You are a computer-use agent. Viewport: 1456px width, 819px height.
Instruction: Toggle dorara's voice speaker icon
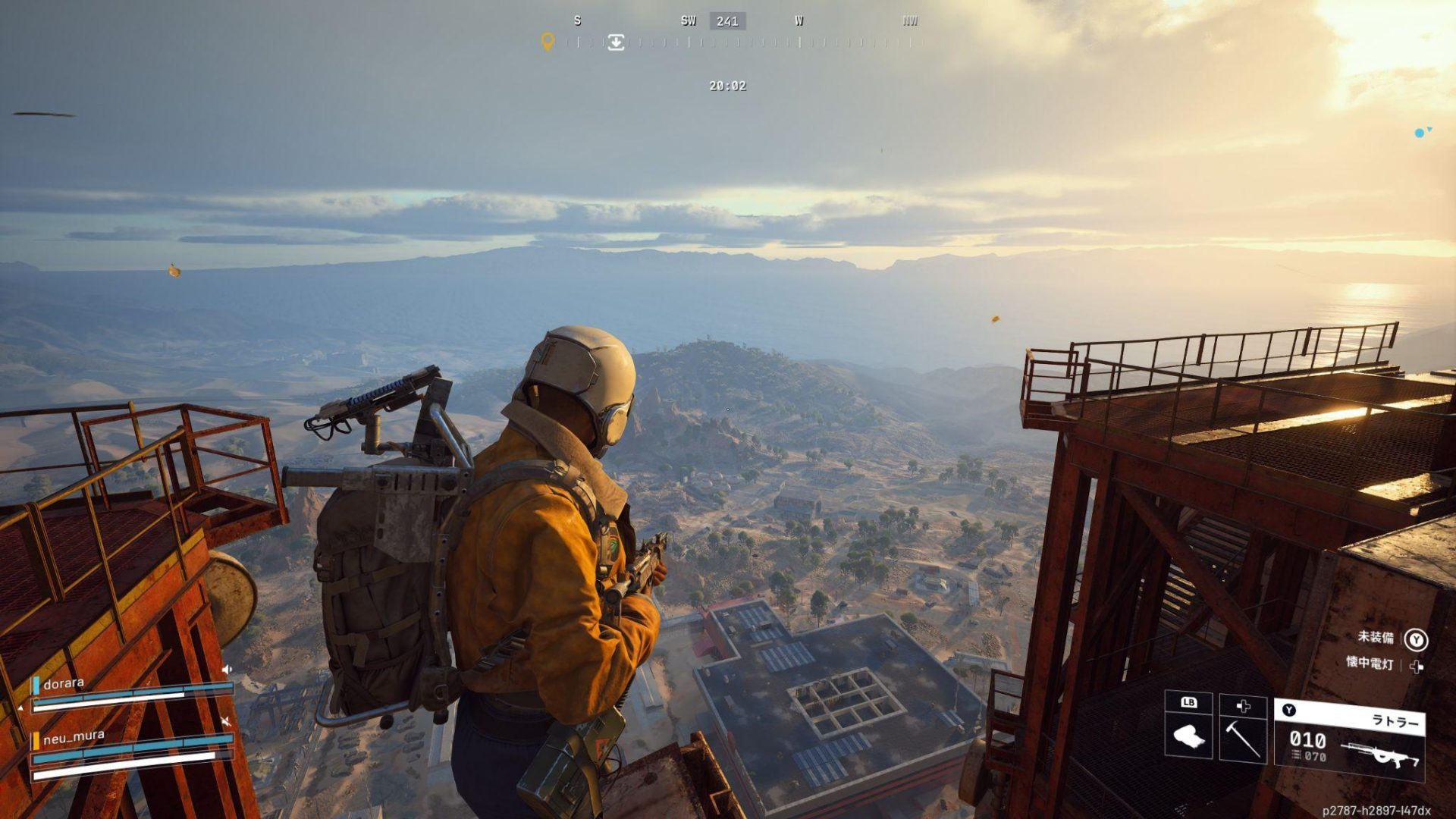click(226, 670)
